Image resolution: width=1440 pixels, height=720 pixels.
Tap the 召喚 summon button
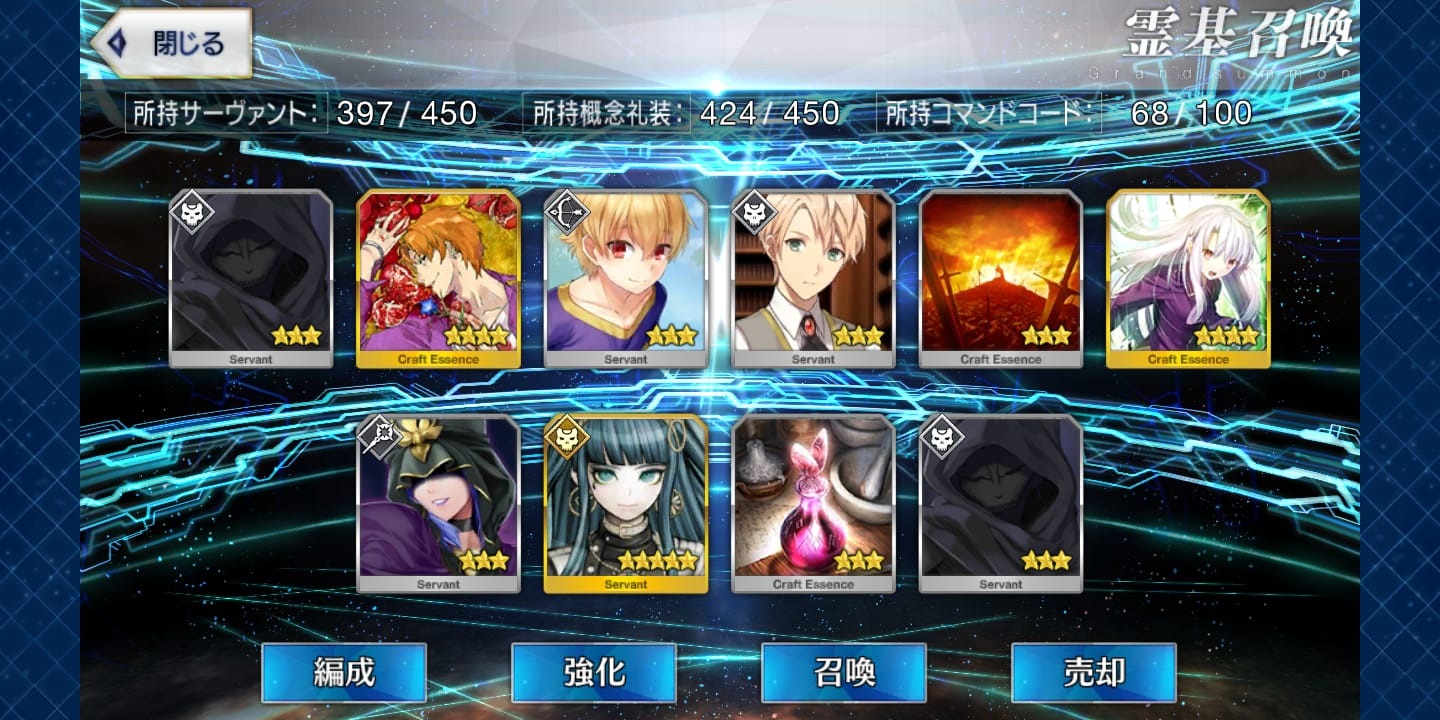pos(843,673)
